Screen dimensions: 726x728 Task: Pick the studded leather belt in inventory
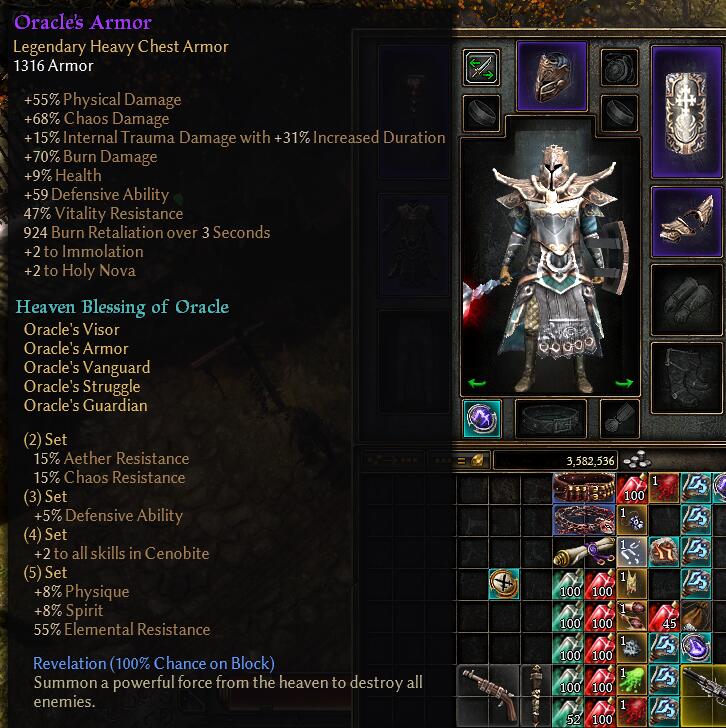click(x=584, y=488)
